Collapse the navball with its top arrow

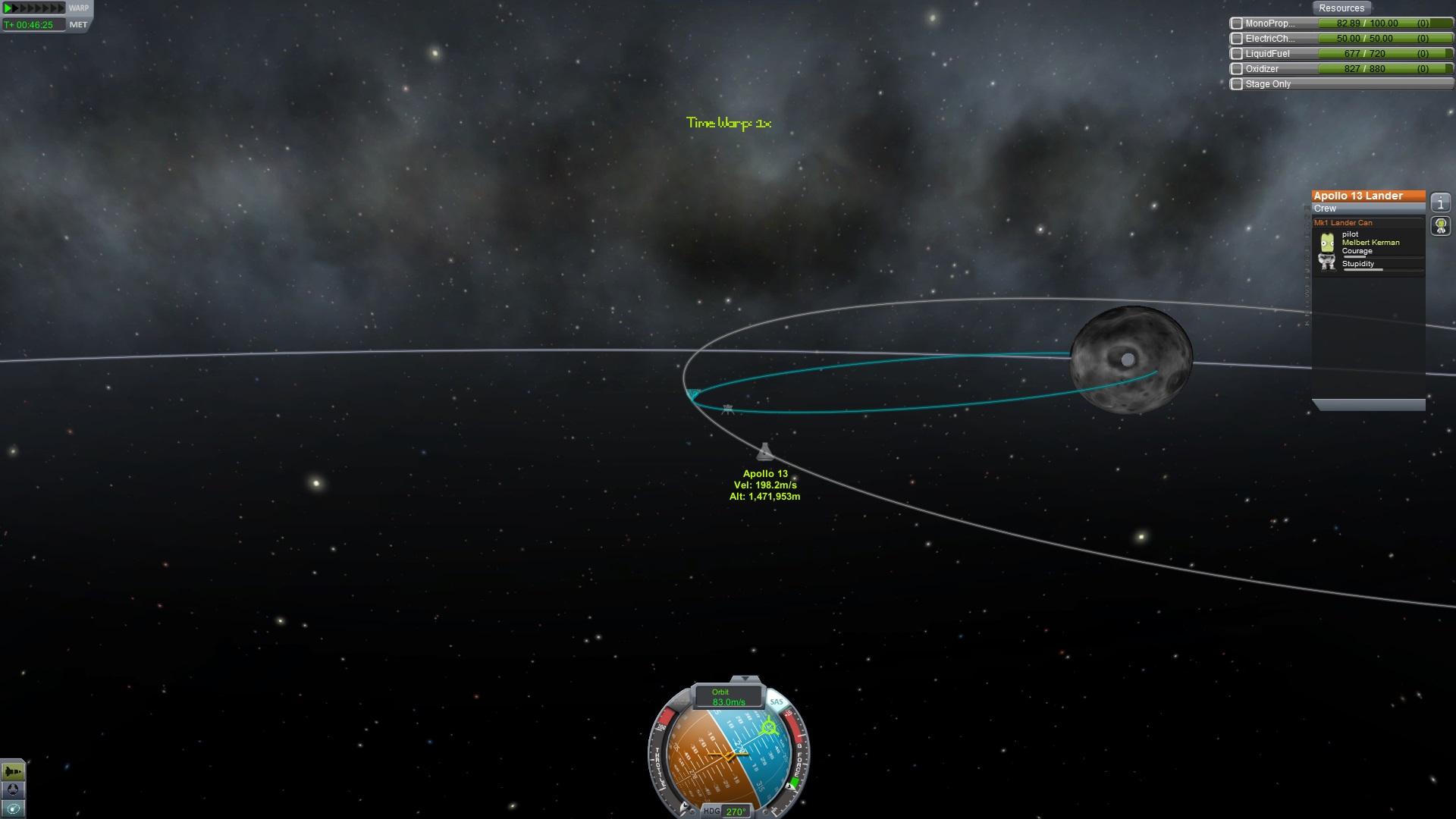click(x=745, y=679)
